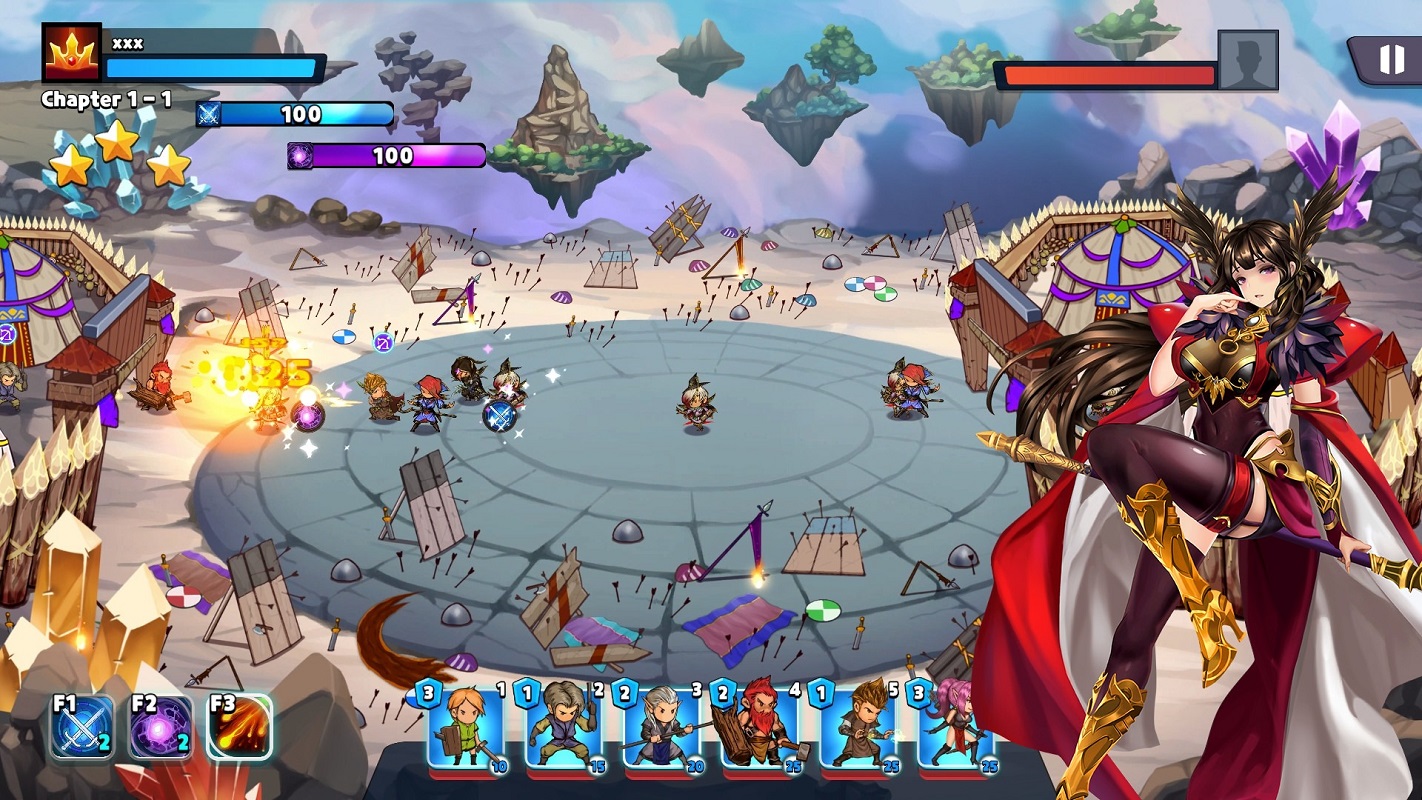Screen dimensions: 1422x800
Task: Click the player crown avatar
Action: pos(72,53)
